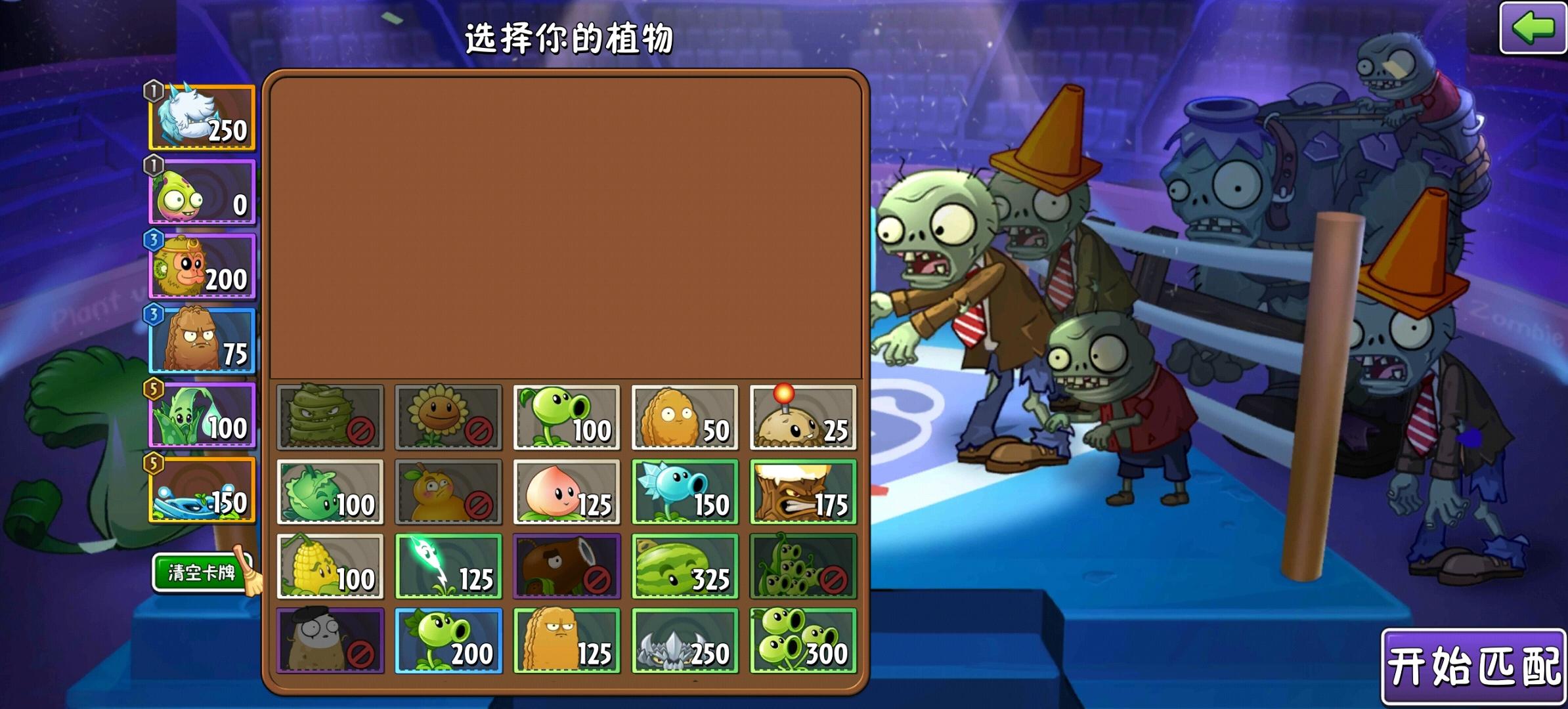Select the Potato Mine card costing 25

coord(802,417)
